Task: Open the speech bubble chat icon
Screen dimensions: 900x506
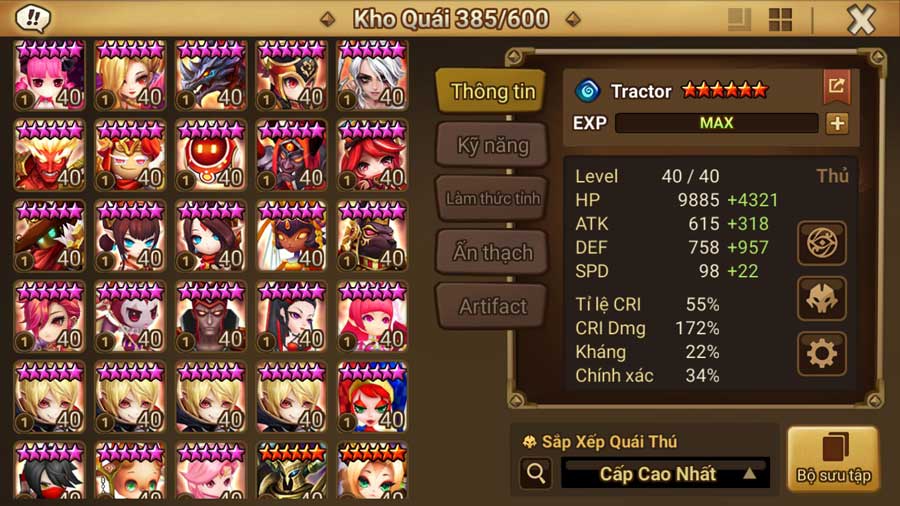Action: pyautogui.click(x=33, y=19)
